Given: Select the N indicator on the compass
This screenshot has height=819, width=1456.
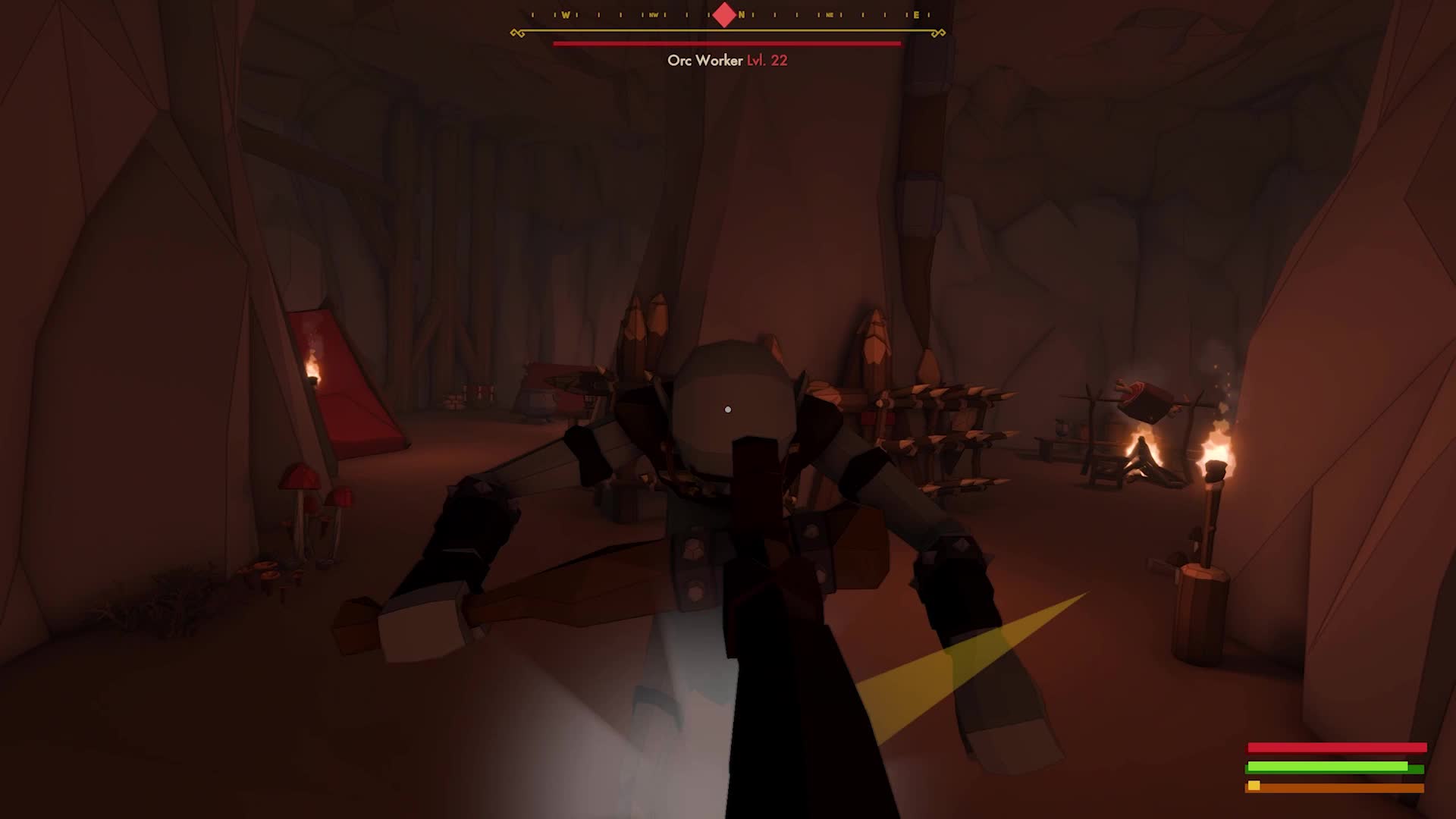Looking at the screenshot, I should pyautogui.click(x=742, y=15).
